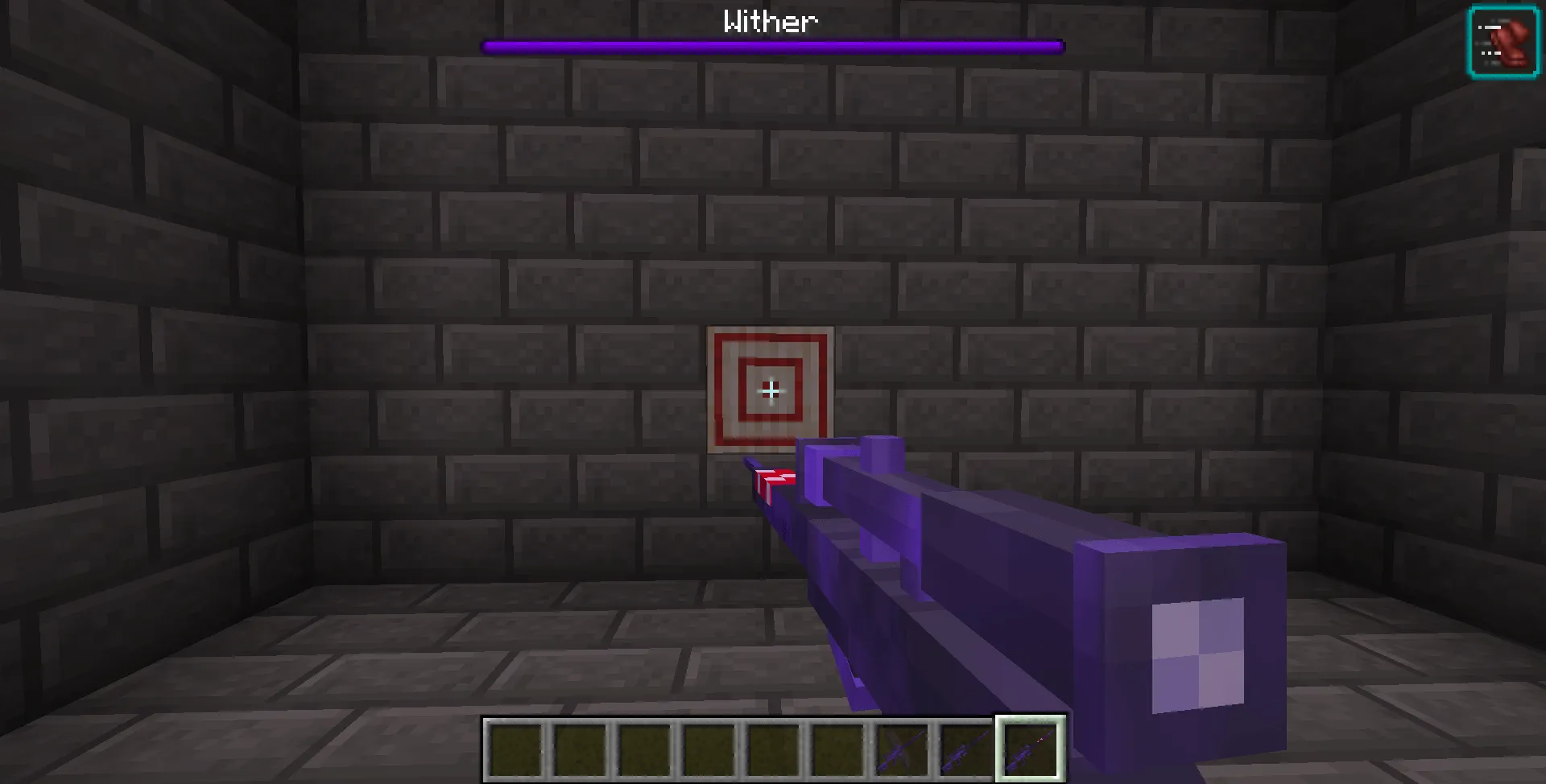Click the bullseye center of the target block
1546x784 pixels.
click(771, 392)
